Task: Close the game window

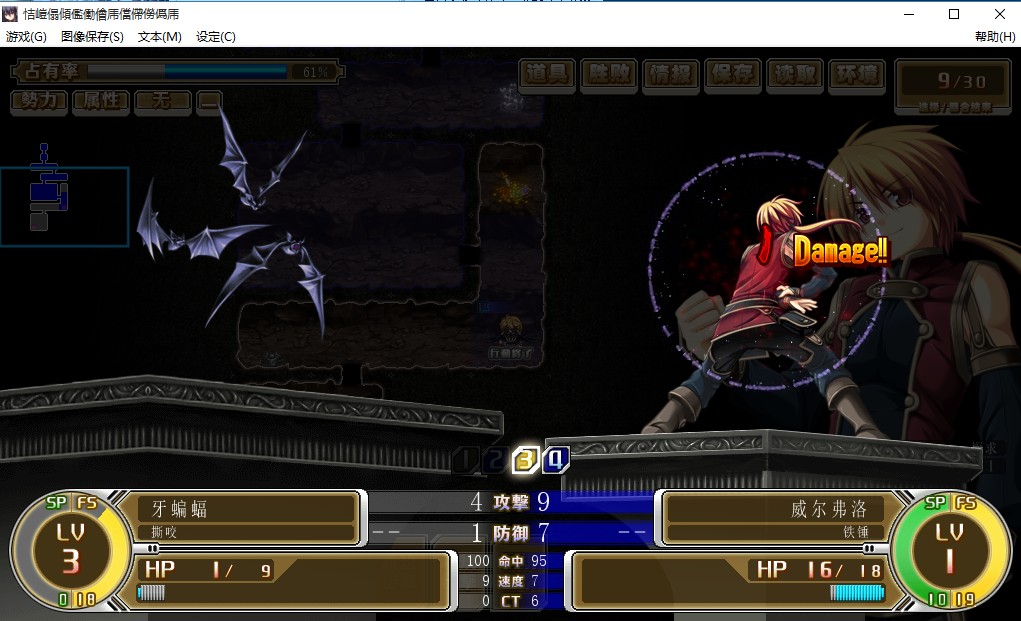Action: [x=999, y=14]
